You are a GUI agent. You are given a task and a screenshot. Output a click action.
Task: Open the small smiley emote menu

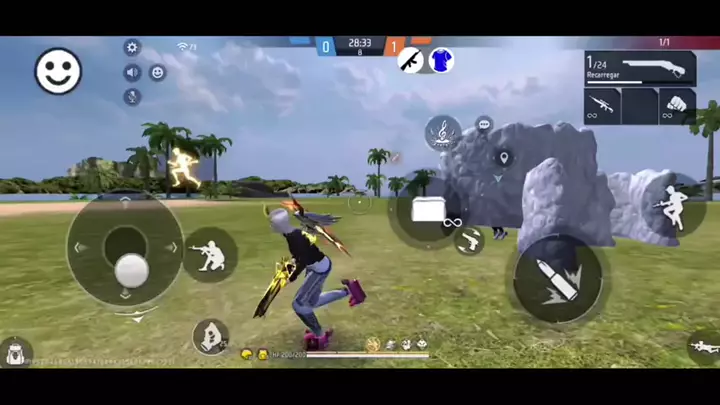pos(157,72)
